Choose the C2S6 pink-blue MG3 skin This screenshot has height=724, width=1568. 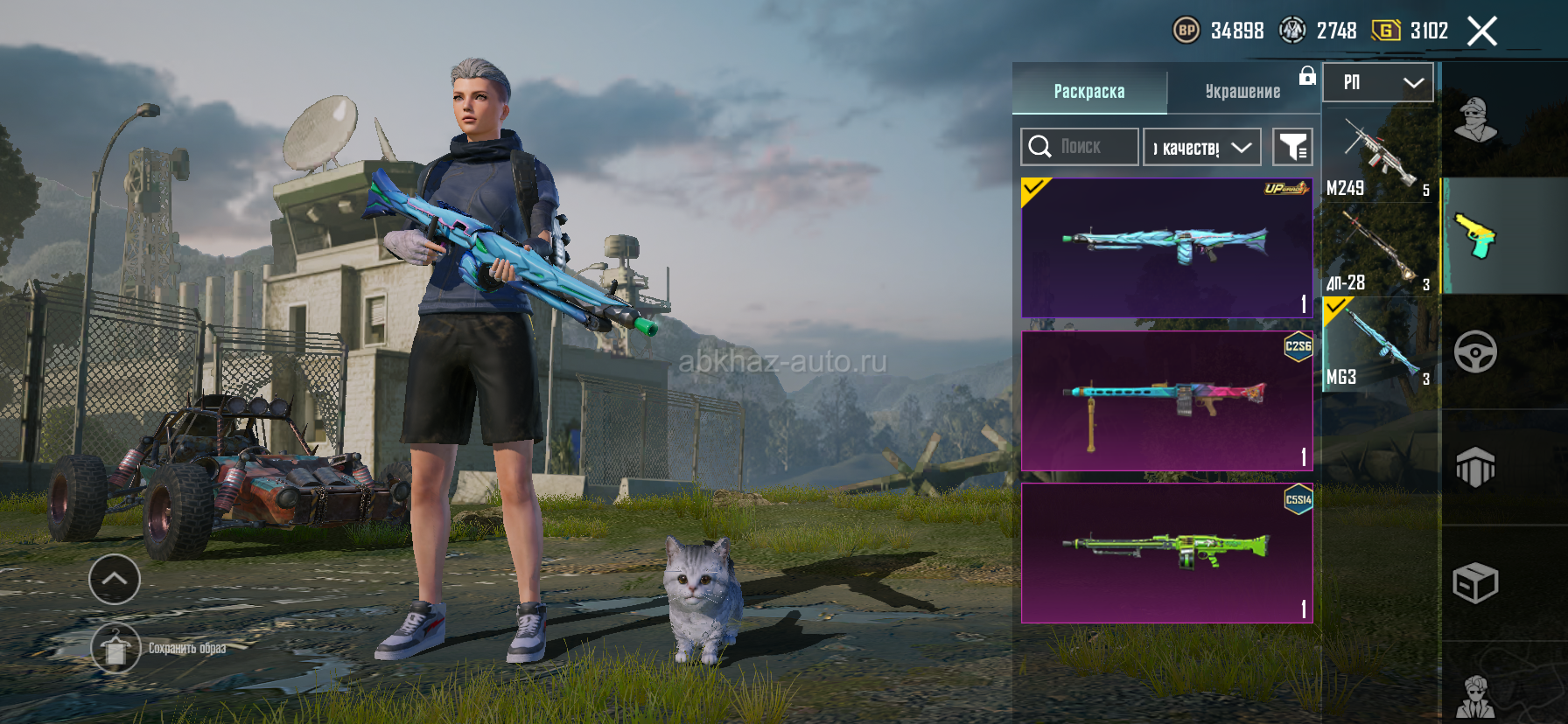click(1166, 400)
